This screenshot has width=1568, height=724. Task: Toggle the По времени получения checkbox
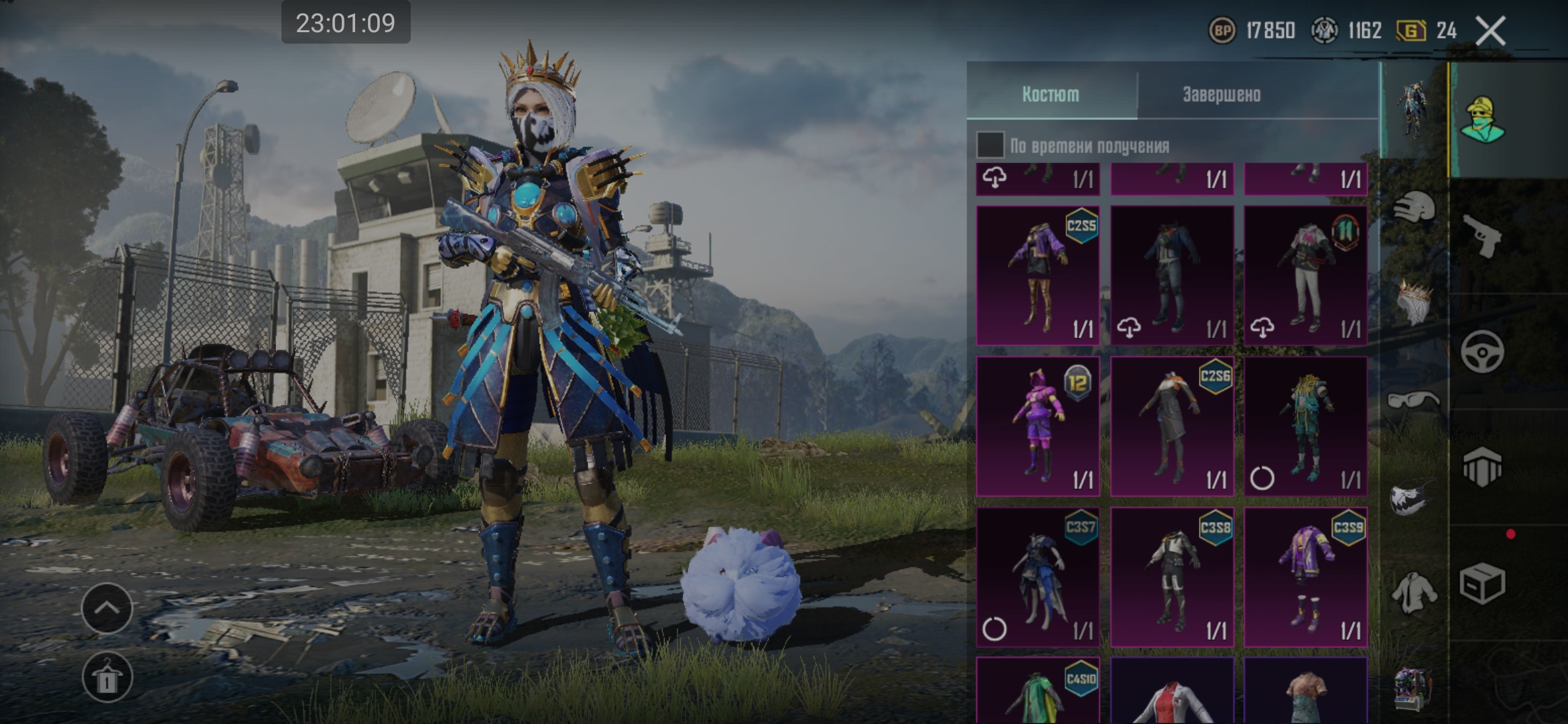[990, 145]
